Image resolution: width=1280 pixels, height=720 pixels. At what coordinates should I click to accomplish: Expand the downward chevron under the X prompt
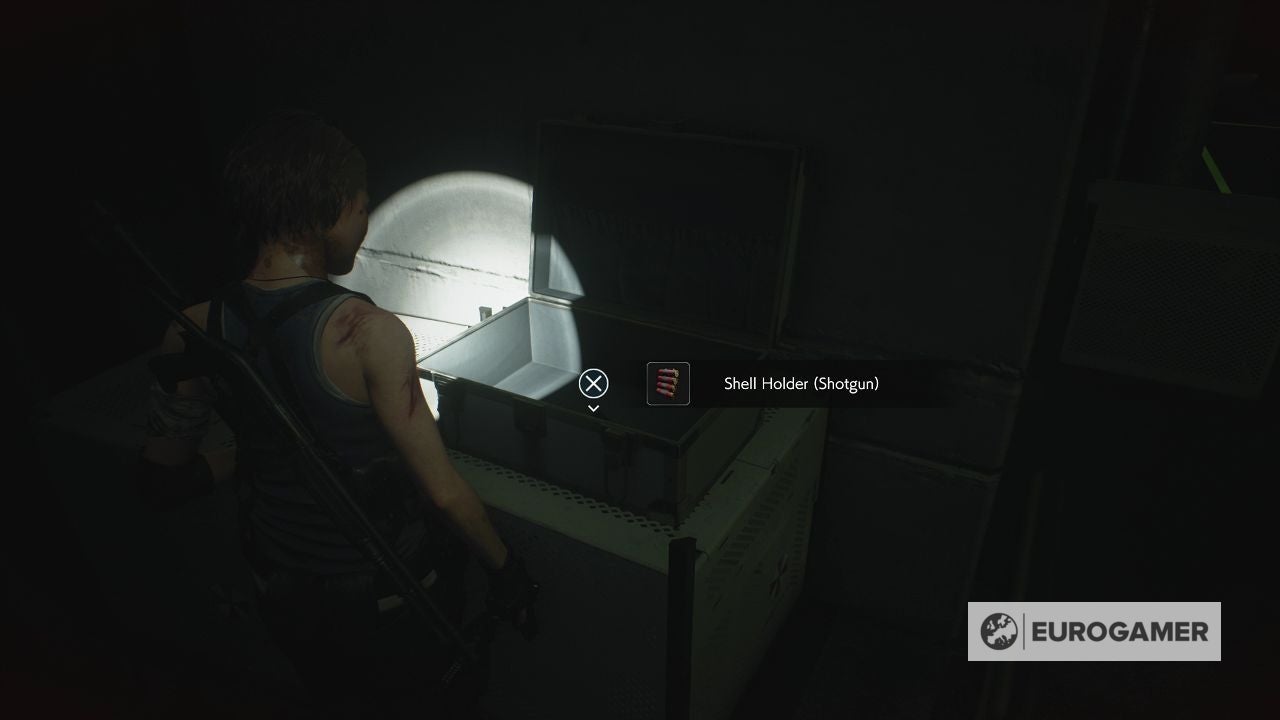(593, 408)
